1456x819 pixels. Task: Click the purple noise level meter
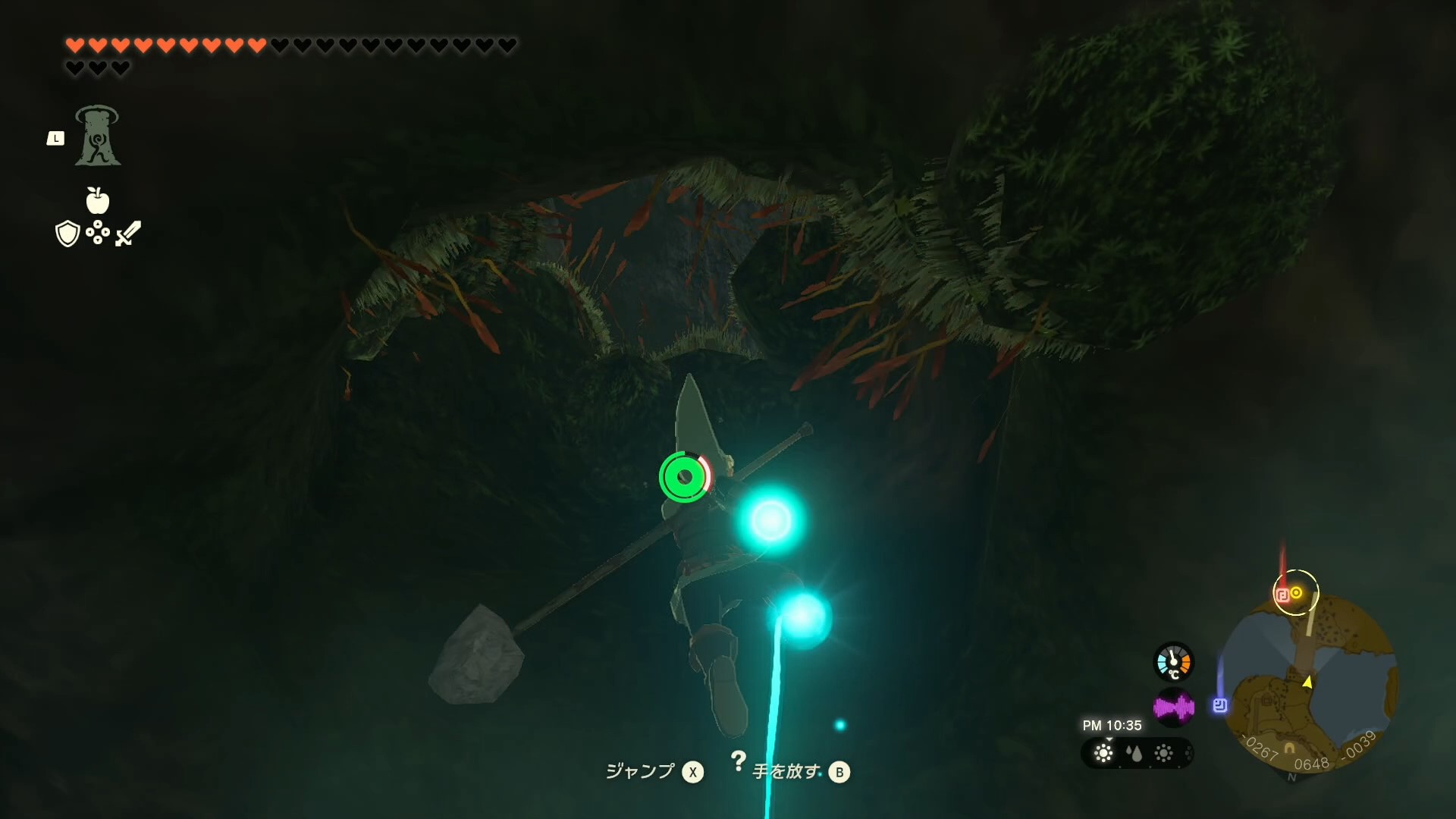[x=1173, y=708]
